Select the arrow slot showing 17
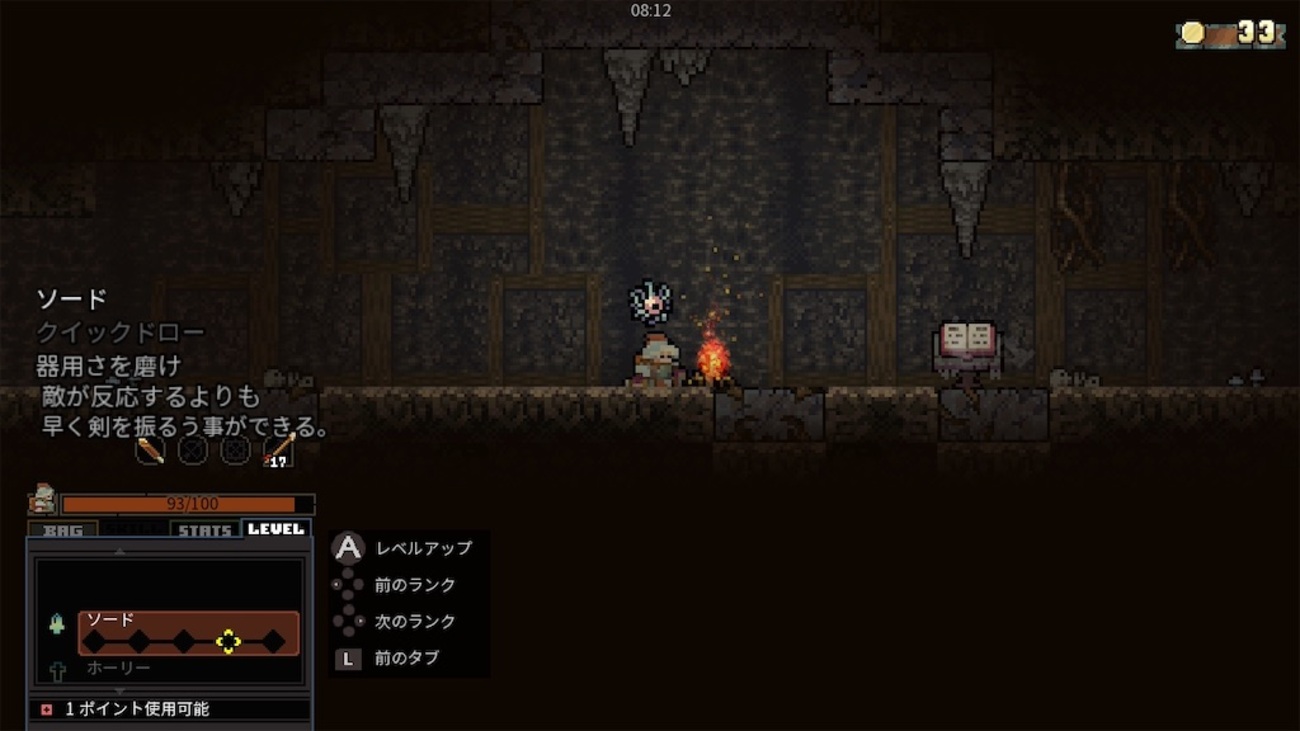 [x=278, y=450]
